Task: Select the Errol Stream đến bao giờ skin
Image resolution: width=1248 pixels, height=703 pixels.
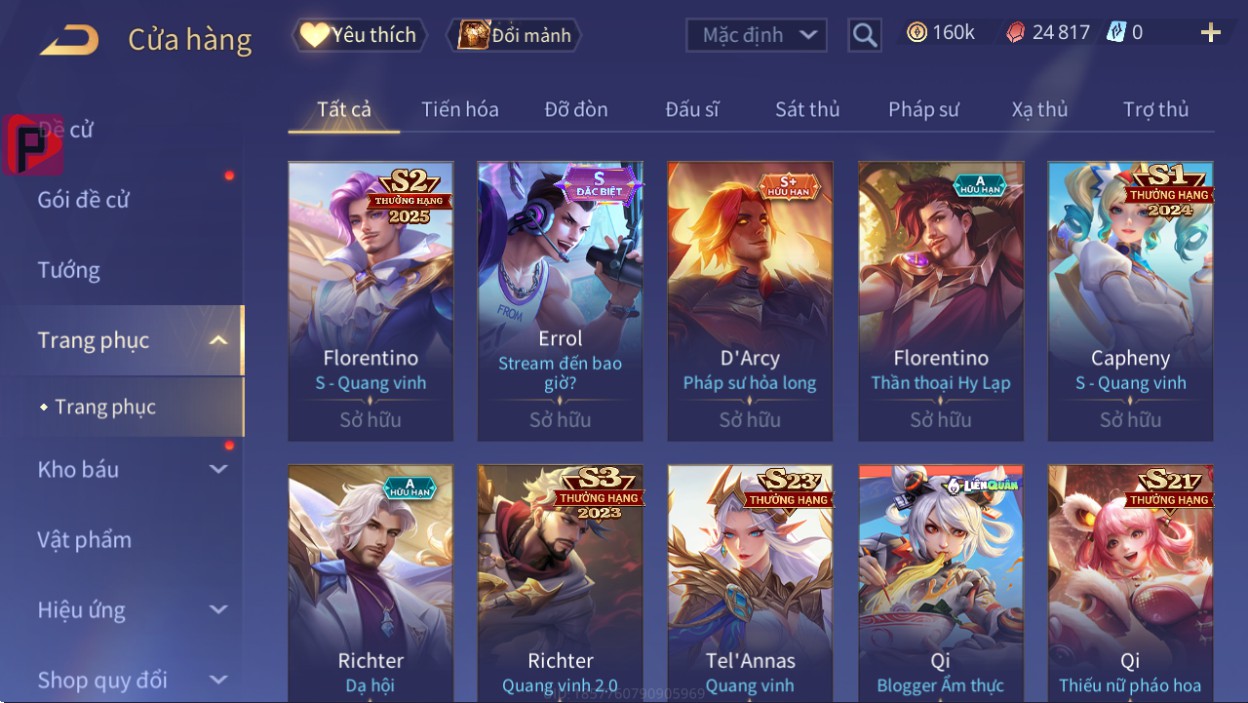Action: (560, 300)
